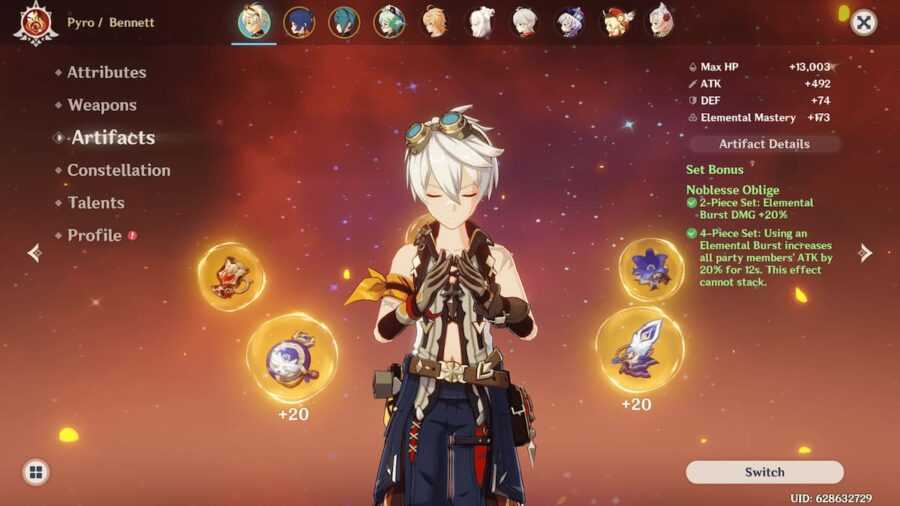900x506 pixels.
Task: Choose the purple witch hat character portrait
Action: pyautogui.click(x=570, y=21)
